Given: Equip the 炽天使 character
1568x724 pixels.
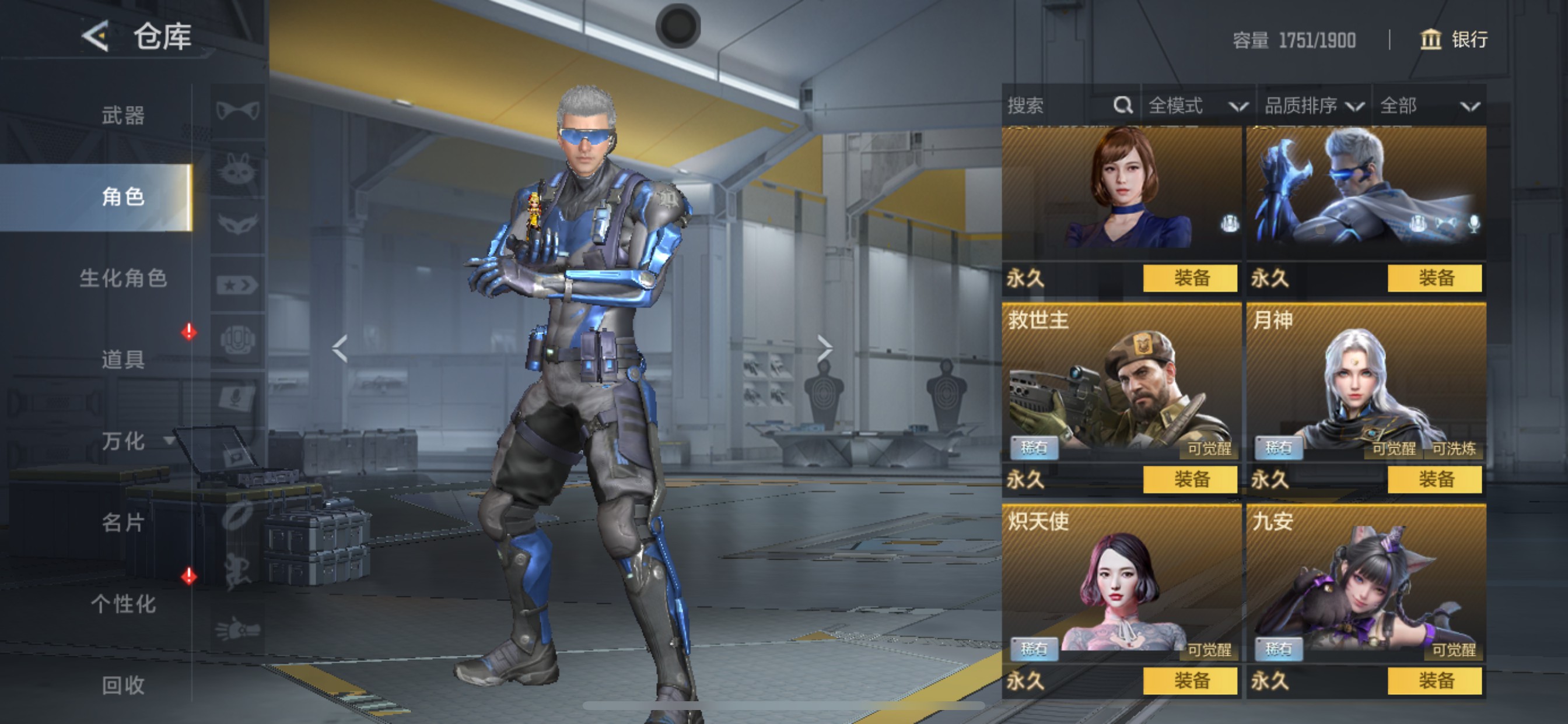Looking at the screenshot, I should coord(1190,680).
